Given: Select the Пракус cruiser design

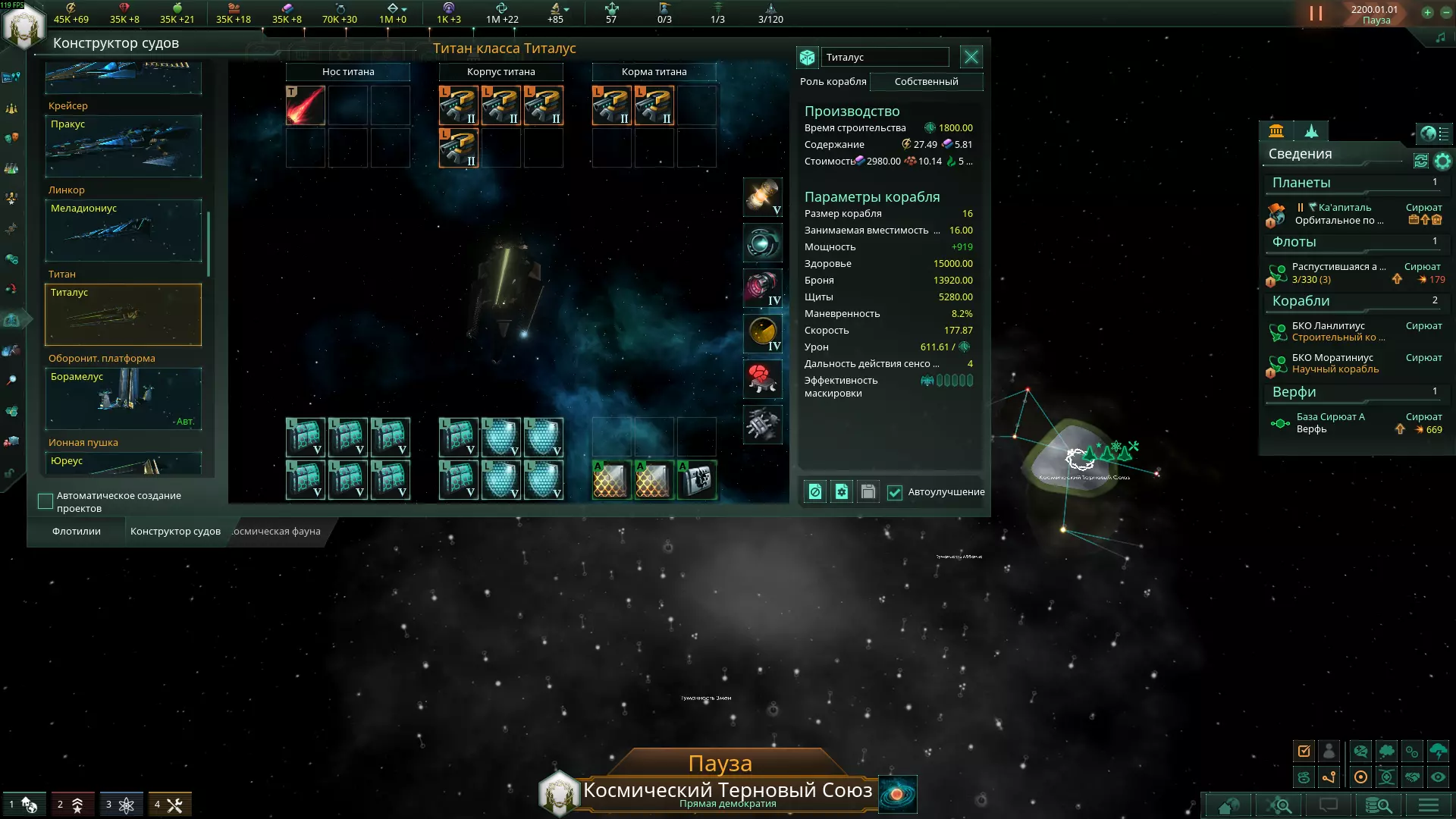Looking at the screenshot, I should pyautogui.click(x=124, y=146).
